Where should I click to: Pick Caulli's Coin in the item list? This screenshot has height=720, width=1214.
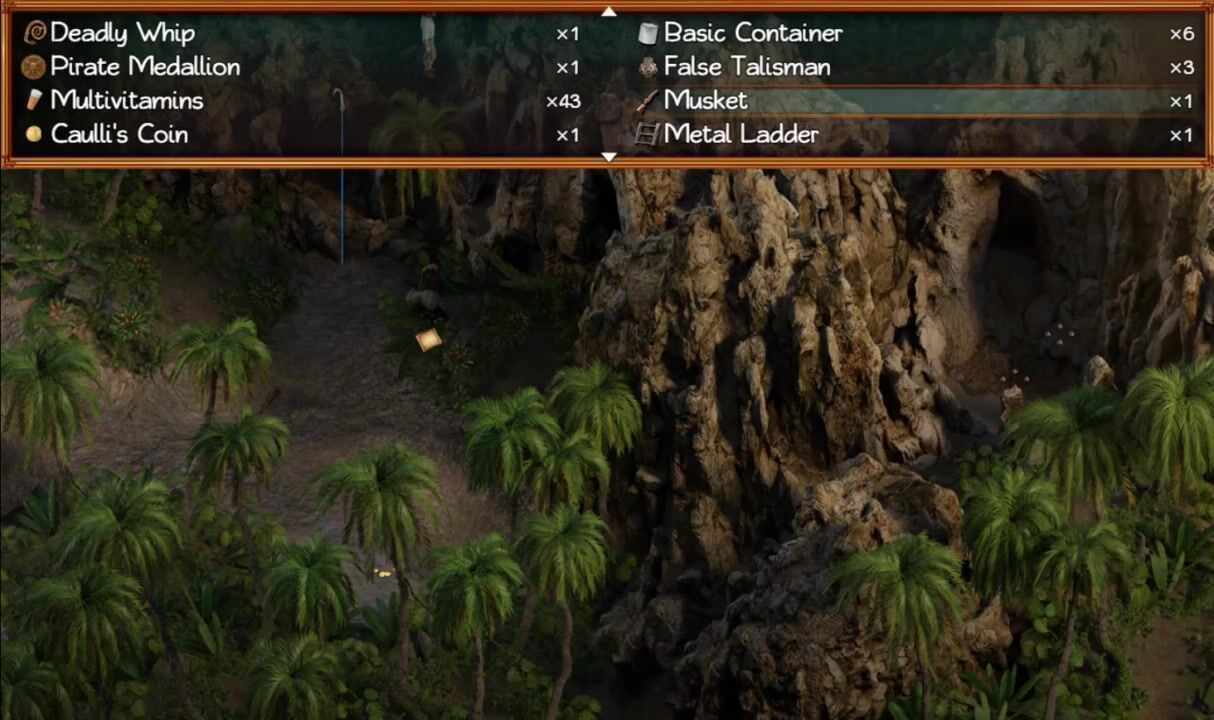[118, 134]
